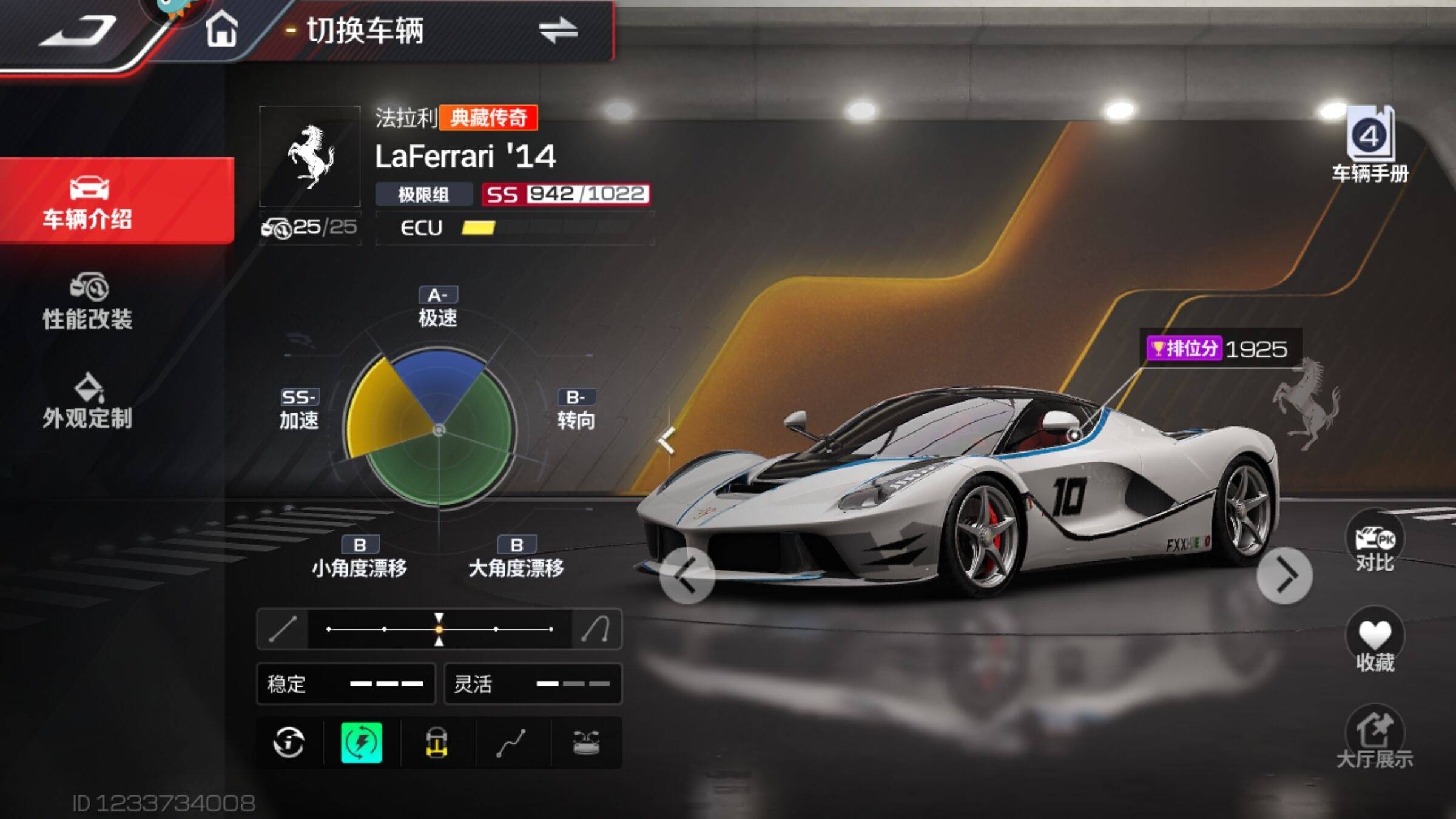1456x819 pixels.
Task: Click the 切换车辆 switch vehicle button
Action: click(x=443, y=30)
